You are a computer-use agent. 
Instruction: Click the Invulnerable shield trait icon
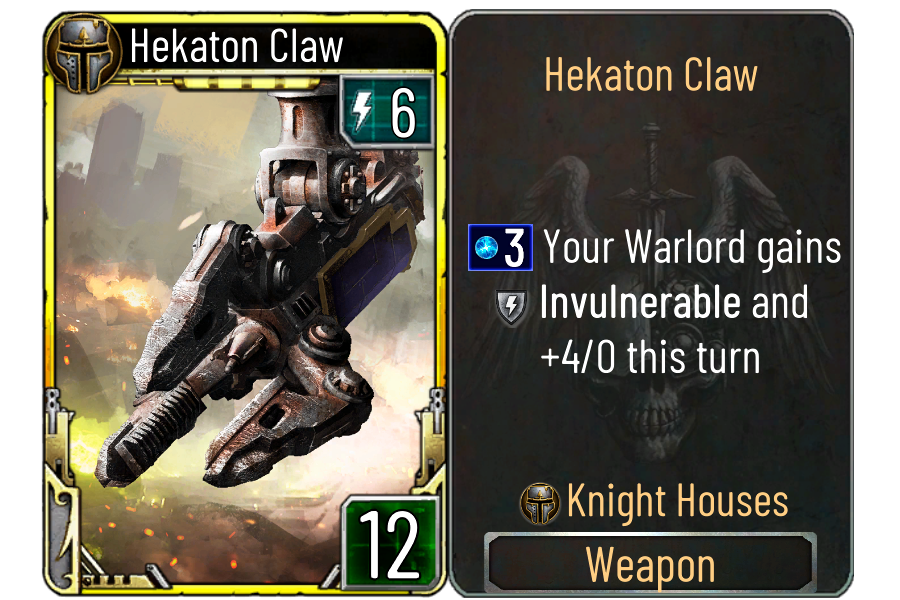pyautogui.click(x=511, y=307)
